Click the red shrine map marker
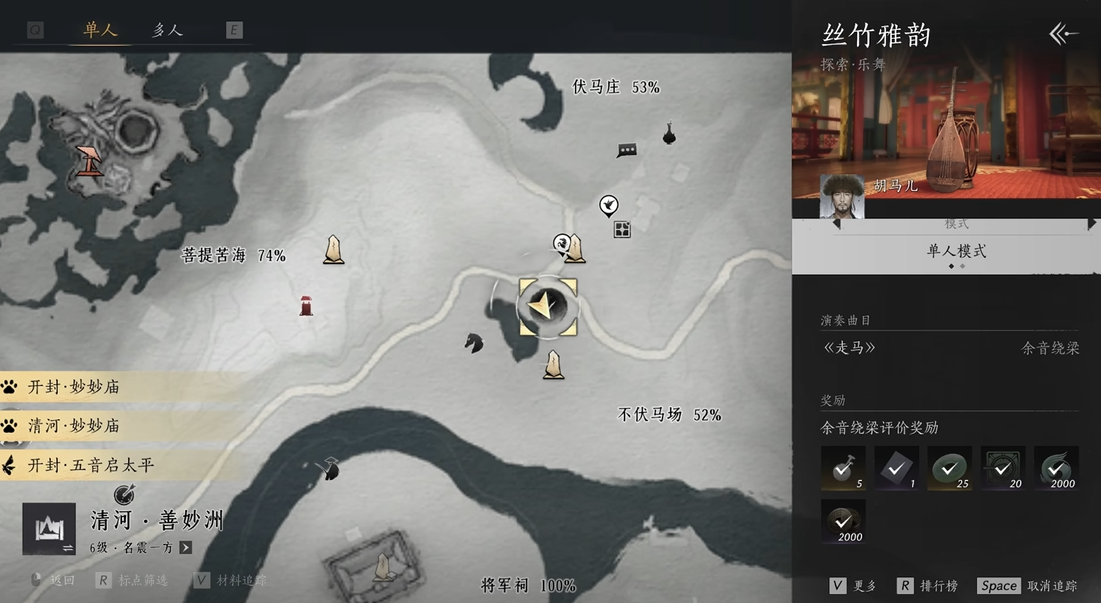Viewport: 1101px width, 603px height. (x=306, y=305)
